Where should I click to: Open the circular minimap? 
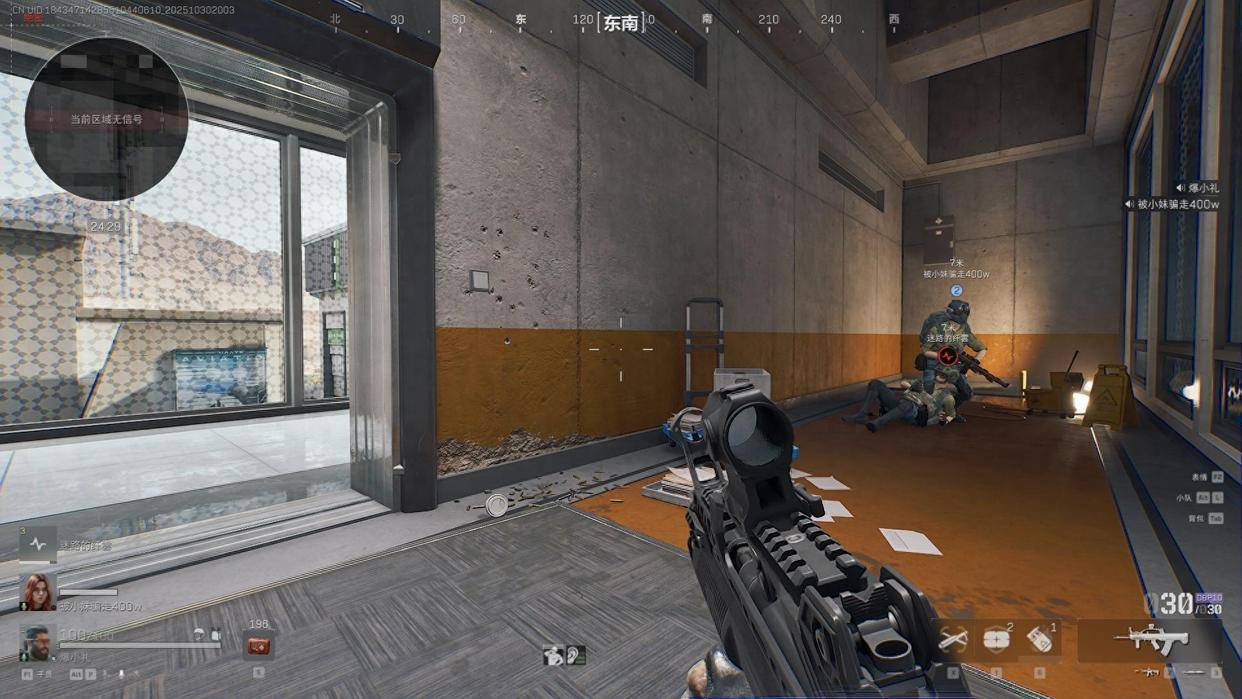click(106, 118)
